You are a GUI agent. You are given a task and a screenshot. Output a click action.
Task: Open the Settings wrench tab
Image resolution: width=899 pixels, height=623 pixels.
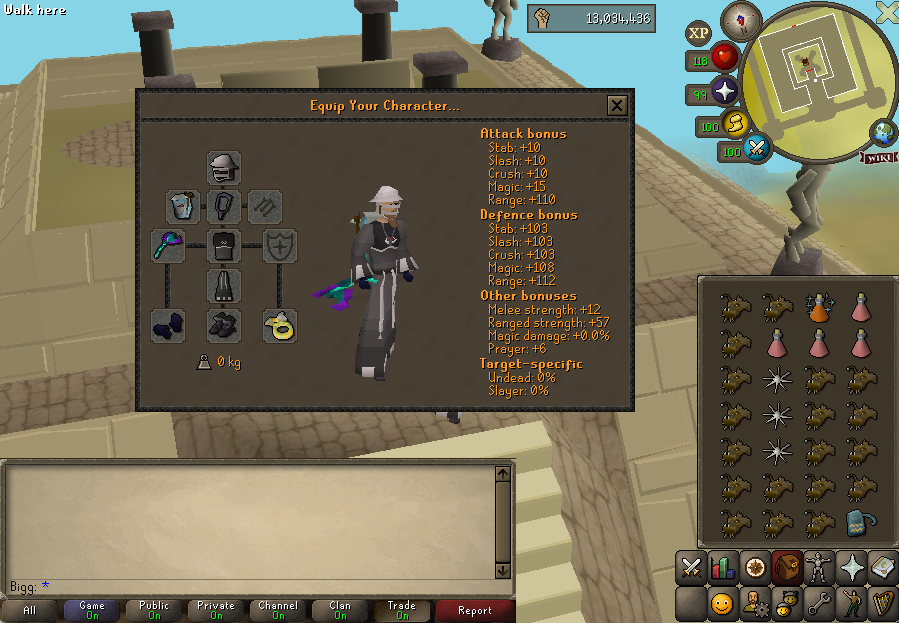819,603
